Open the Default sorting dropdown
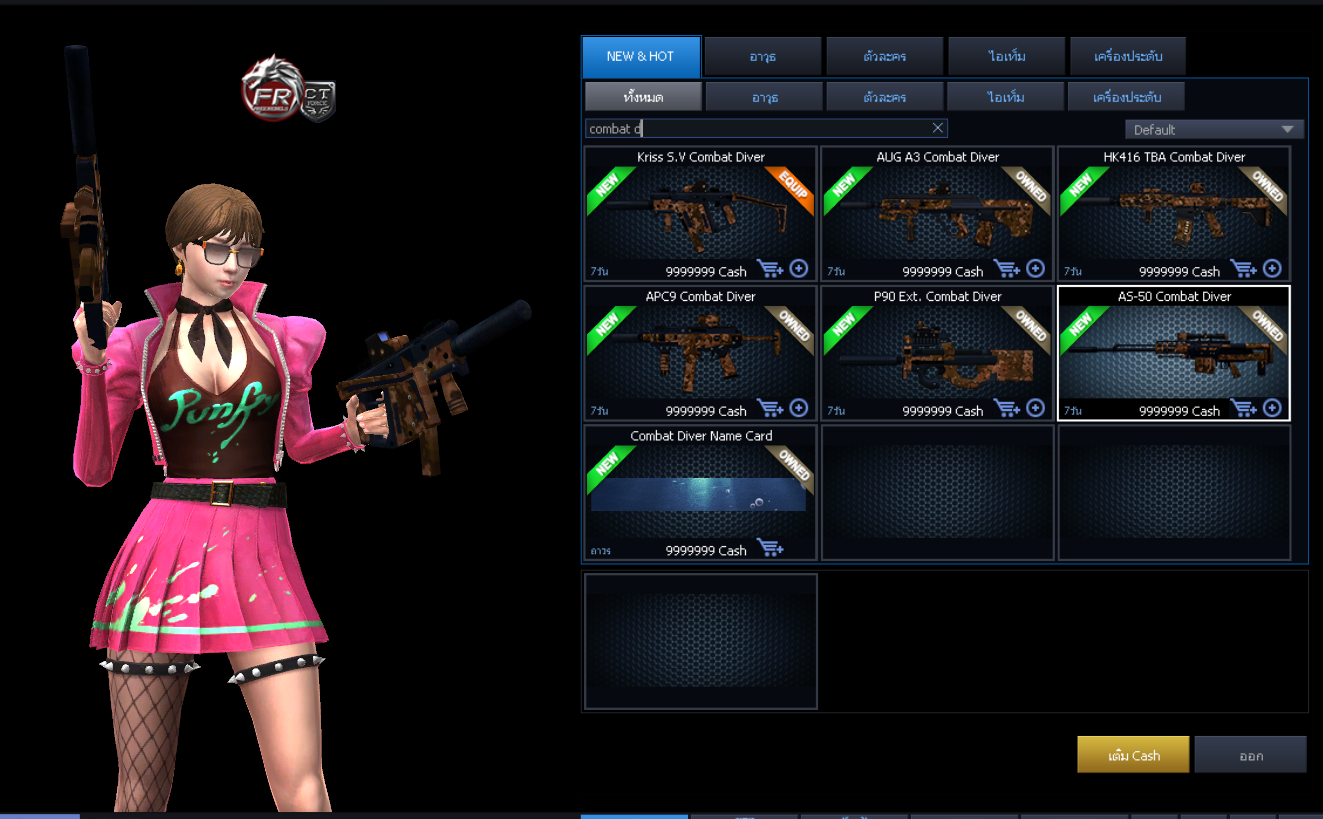The image size is (1323, 819). 1212,128
